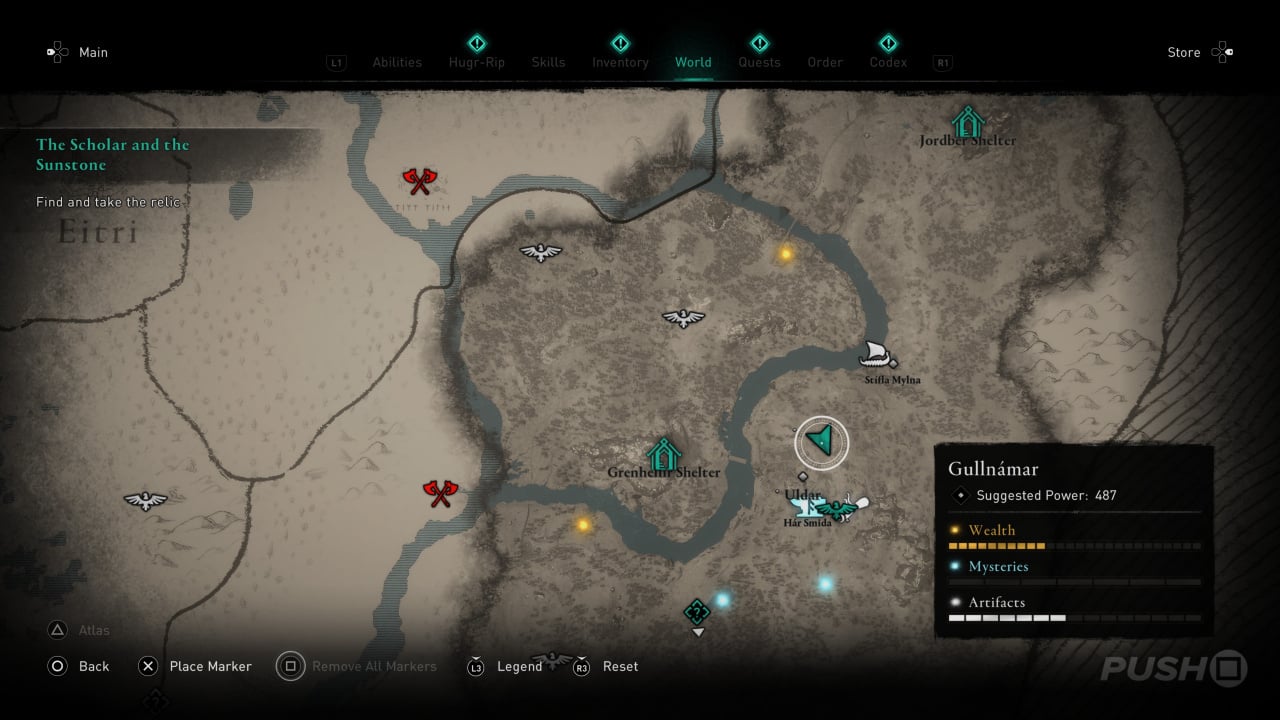Select the World map tab

pos(693,62)
